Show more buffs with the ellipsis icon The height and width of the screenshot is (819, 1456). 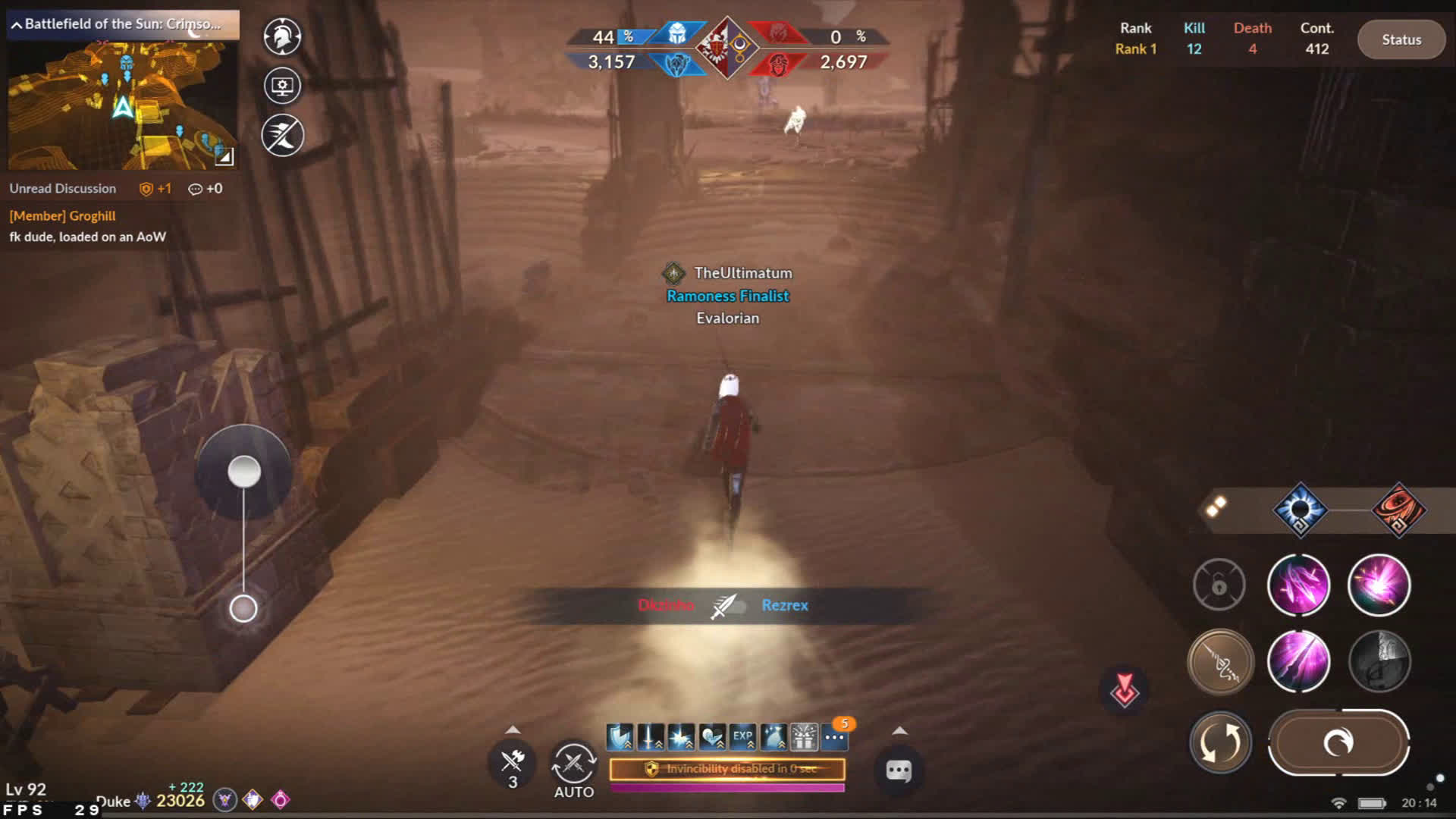834,736
